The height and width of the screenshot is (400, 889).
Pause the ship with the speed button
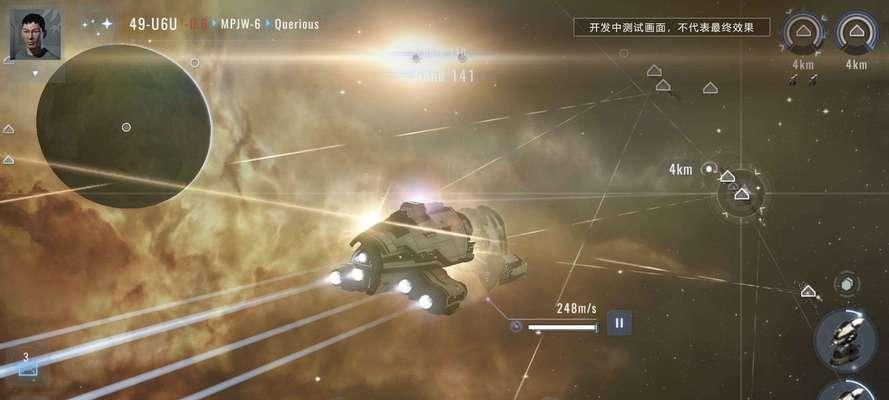click(x=619, y=323)
